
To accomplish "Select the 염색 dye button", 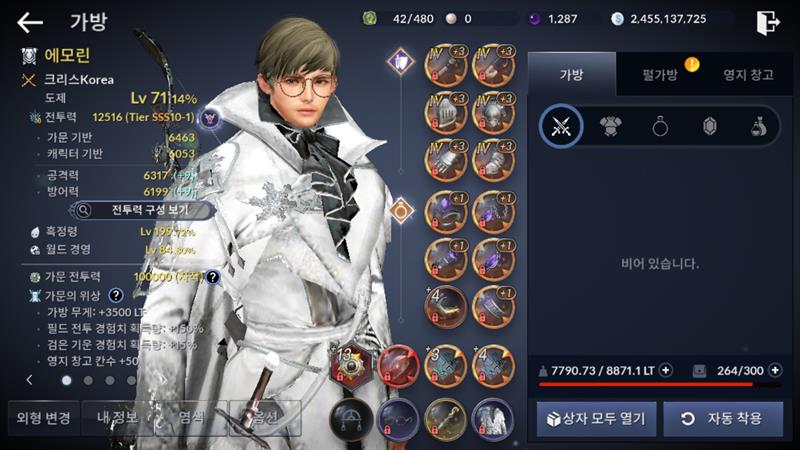I will [x=191, y=417].
